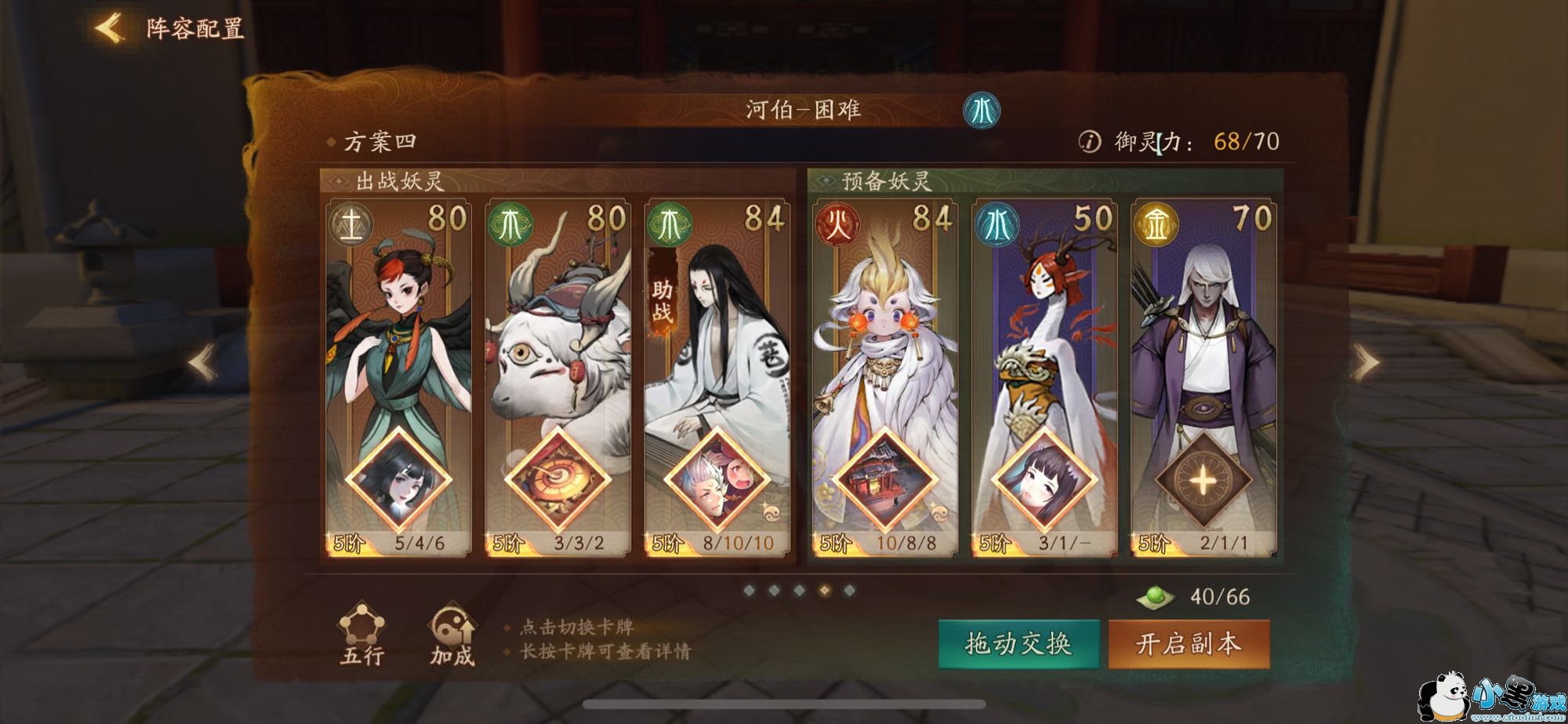This screenshot has width=1568, height=724.
Task: View 御灵力 info icon
Action: pyautogui.click(x=1089, y=141)
